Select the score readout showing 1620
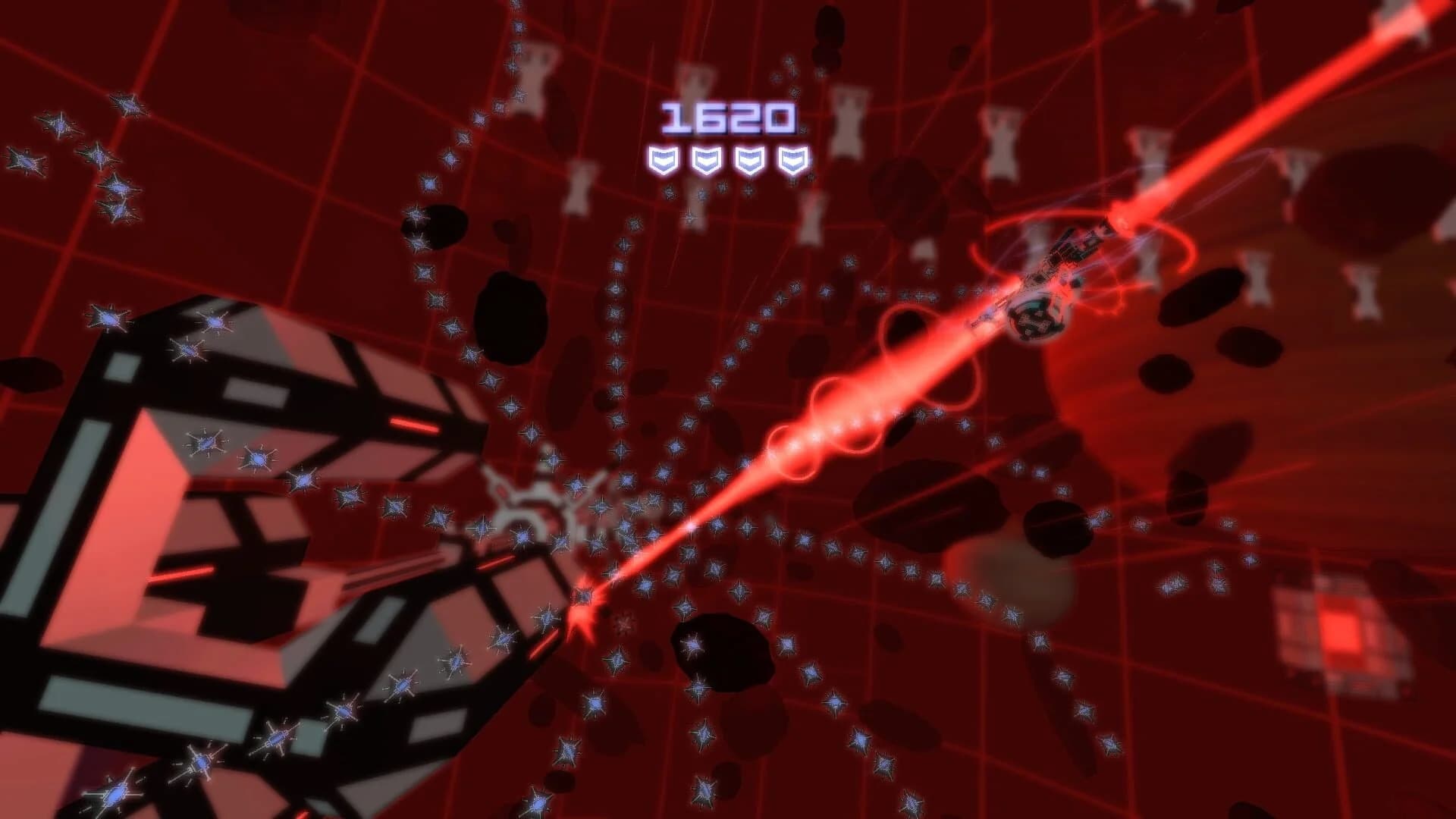 pos(730,115)
